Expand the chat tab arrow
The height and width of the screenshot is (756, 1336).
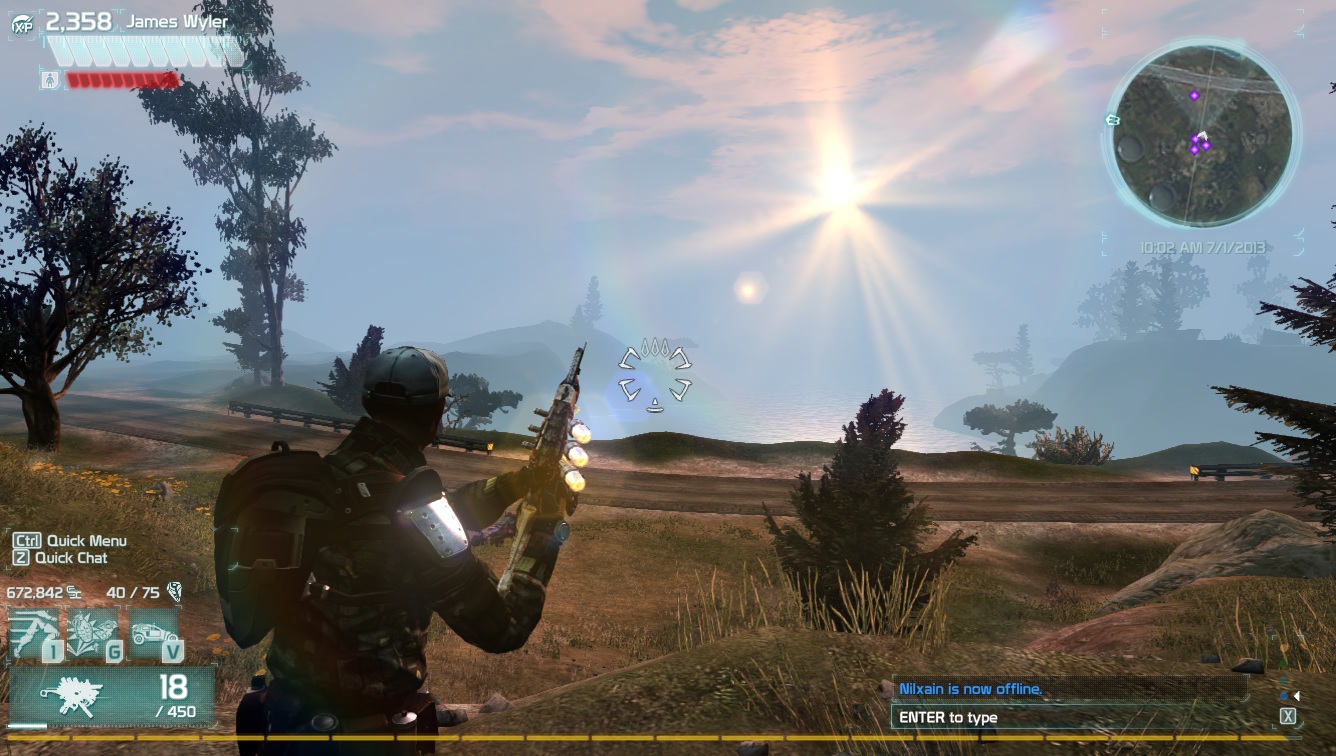click(1296, 696)
